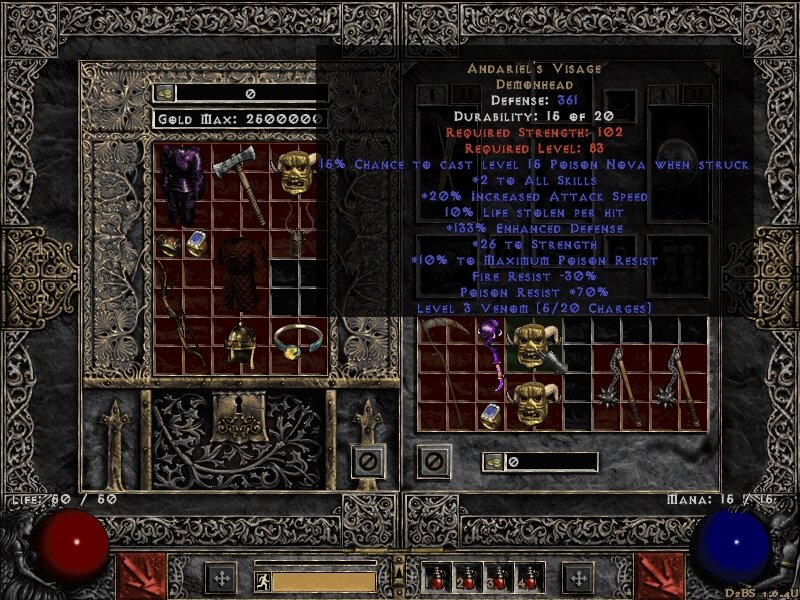The height and width of the screenshot is (600, 800).
Task: Pick up the purple wand in inventory
Action: (x=491, y=355)
